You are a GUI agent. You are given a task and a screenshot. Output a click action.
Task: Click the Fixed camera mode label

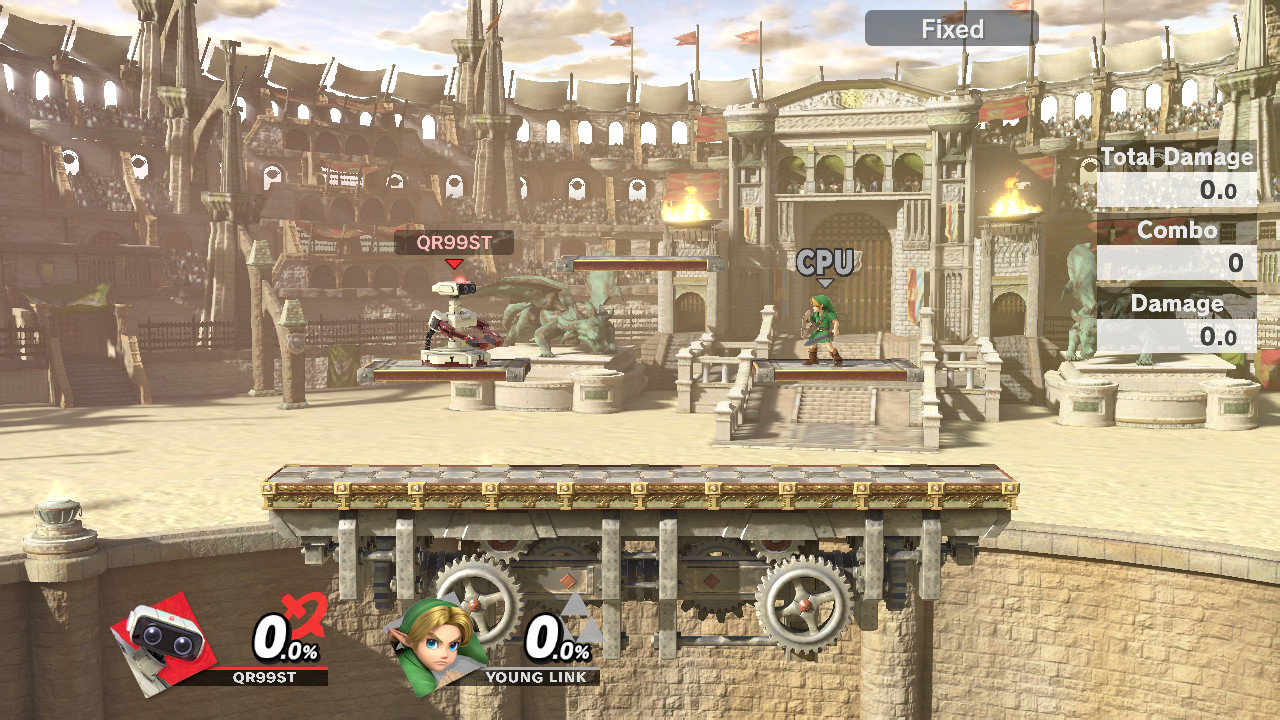tap(951, 29)
